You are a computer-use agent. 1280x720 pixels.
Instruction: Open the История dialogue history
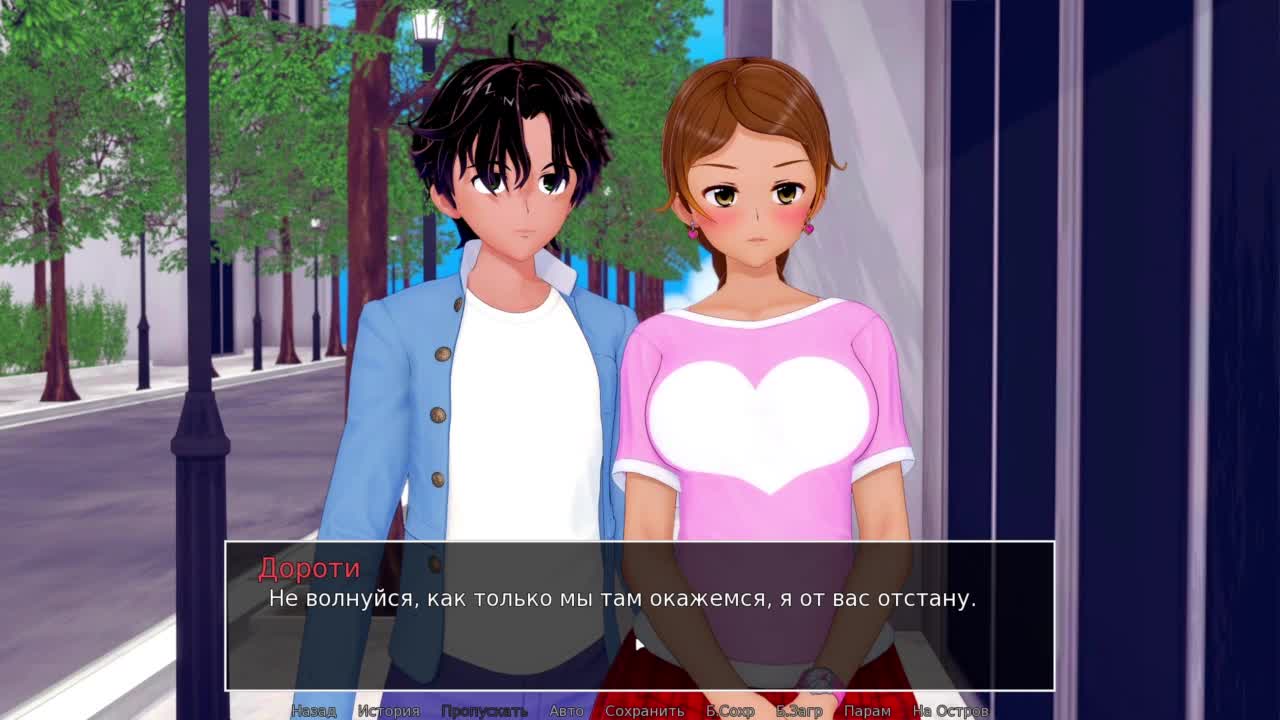(389, 711)
